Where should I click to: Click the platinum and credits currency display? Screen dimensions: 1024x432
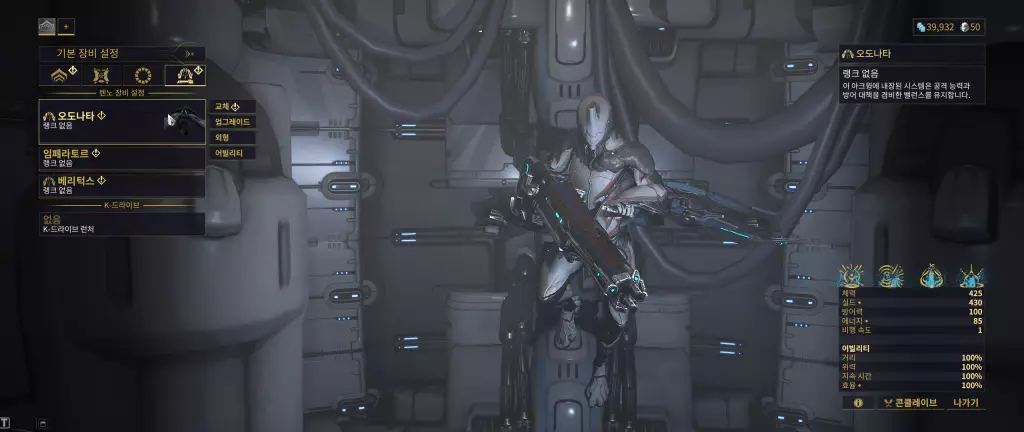click(x=947, y=27)
